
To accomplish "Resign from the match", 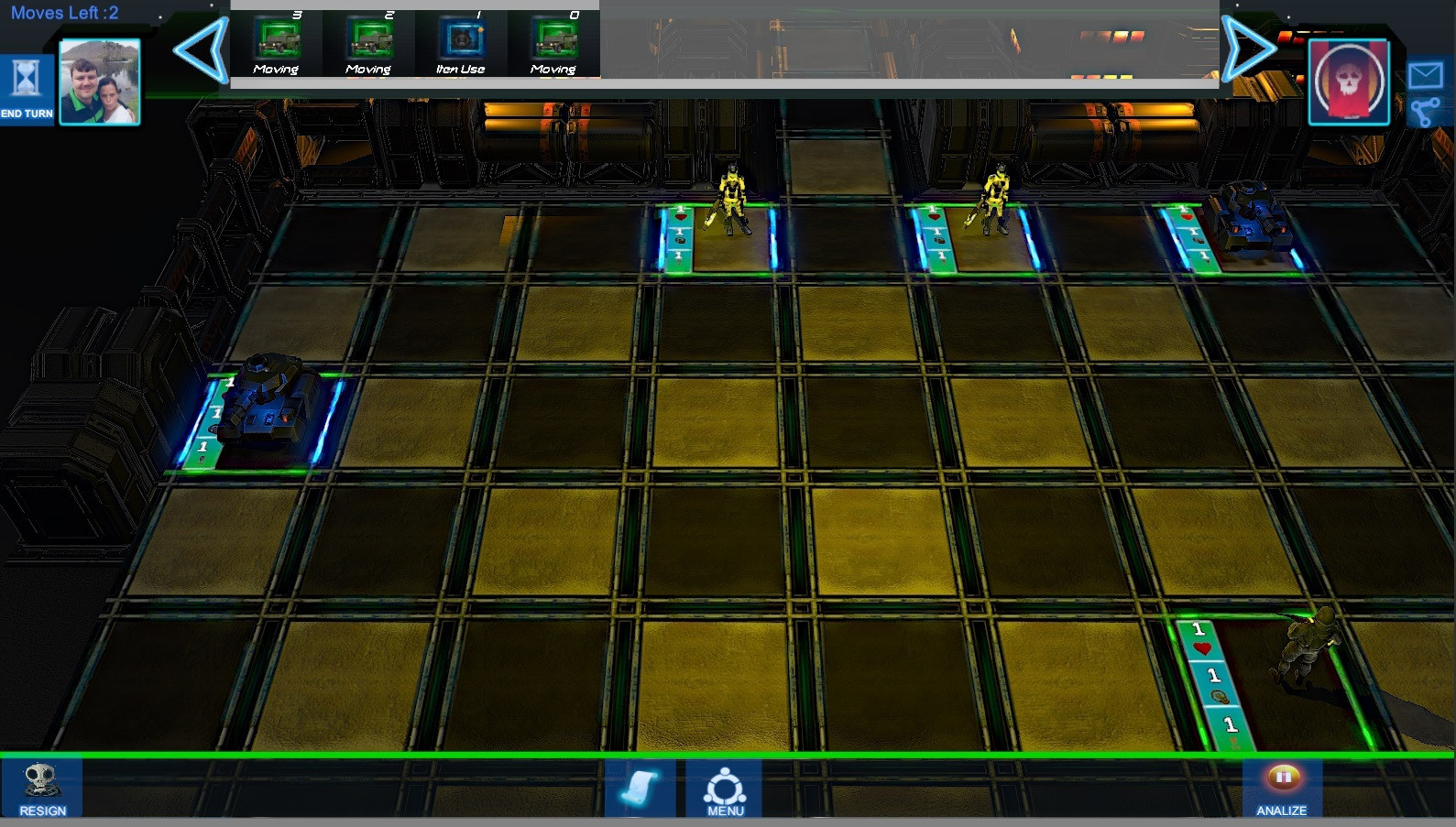I will coord(42,789).
